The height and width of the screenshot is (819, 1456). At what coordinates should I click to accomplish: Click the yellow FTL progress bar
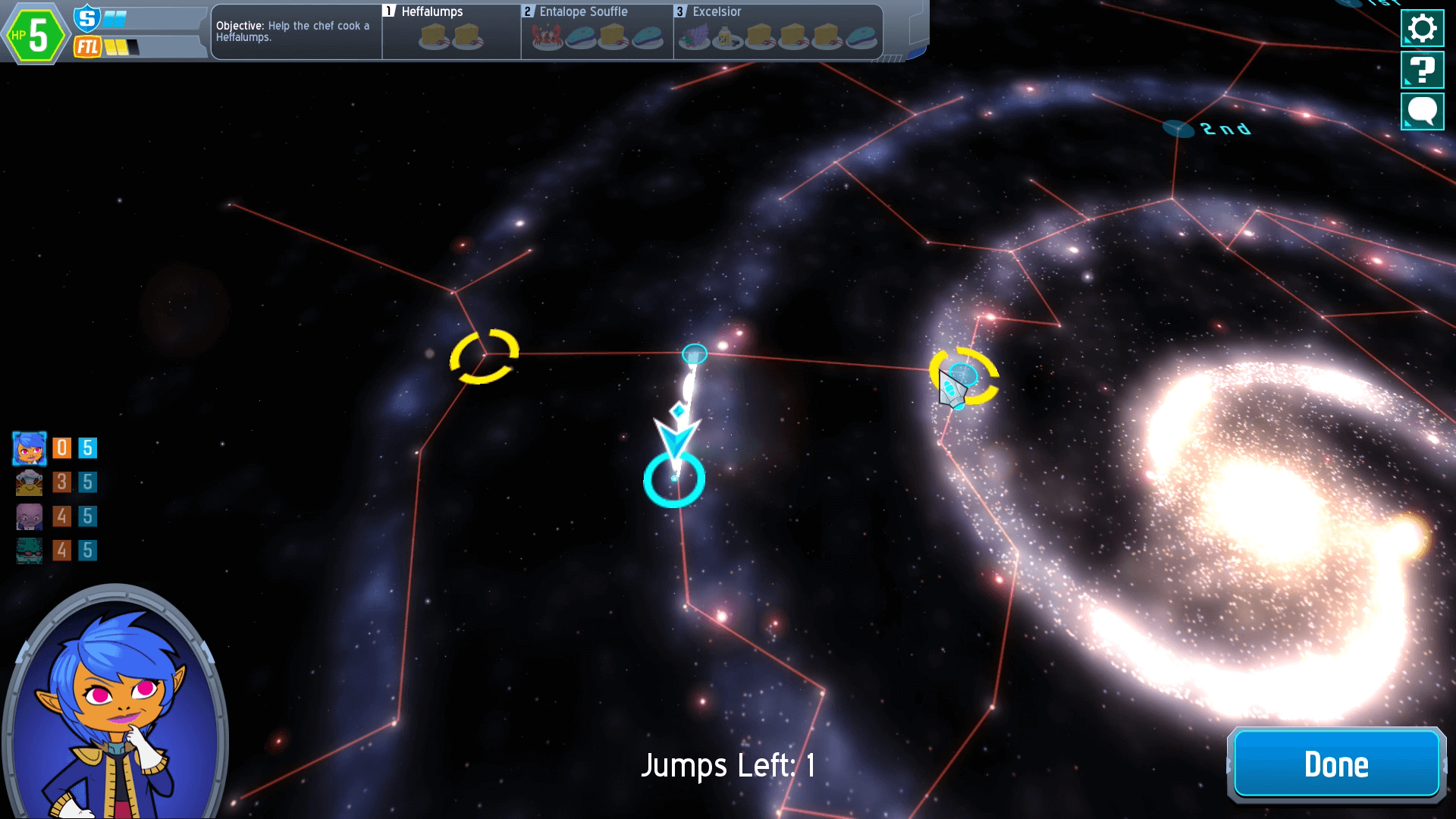pyautogui.click(x=114, y=47)
